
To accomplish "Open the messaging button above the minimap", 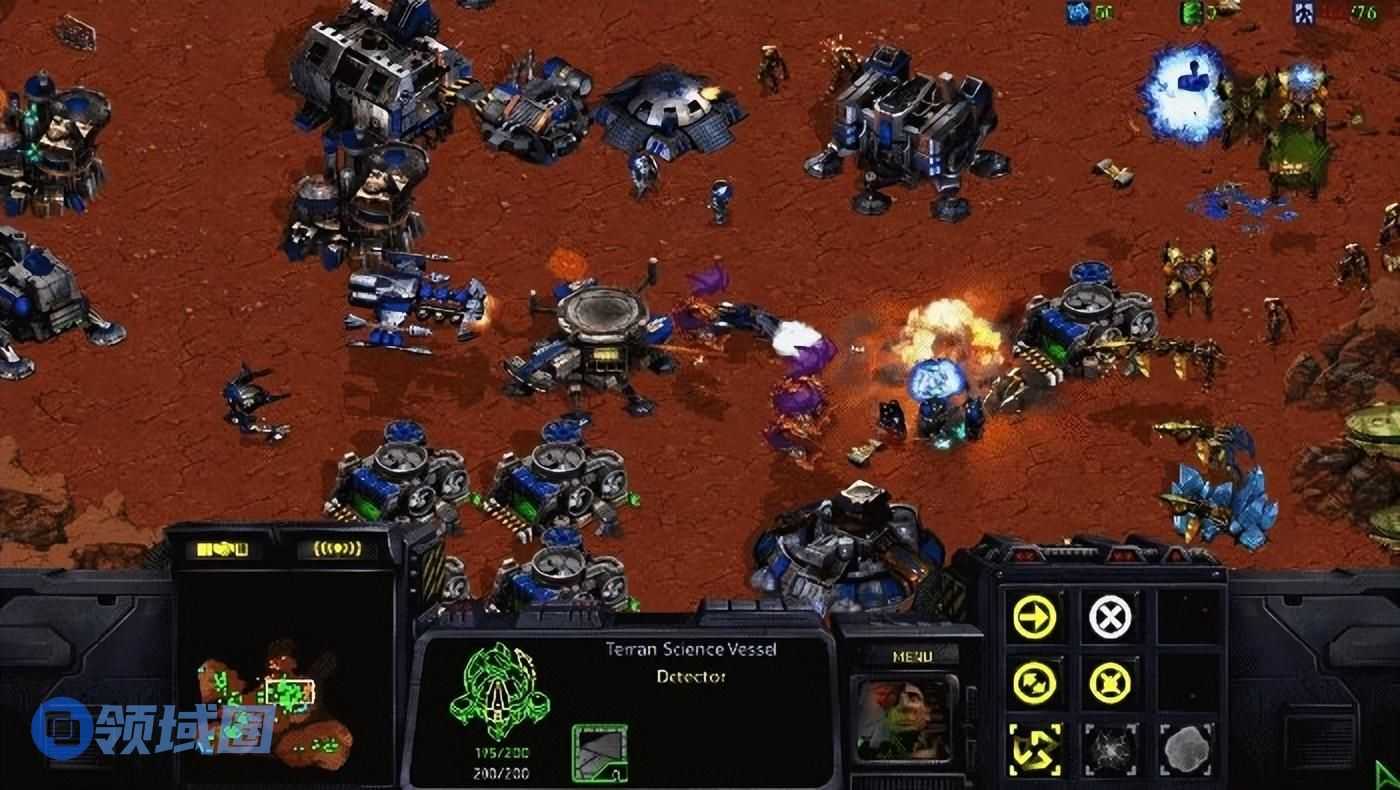I will tap(329, 549).
